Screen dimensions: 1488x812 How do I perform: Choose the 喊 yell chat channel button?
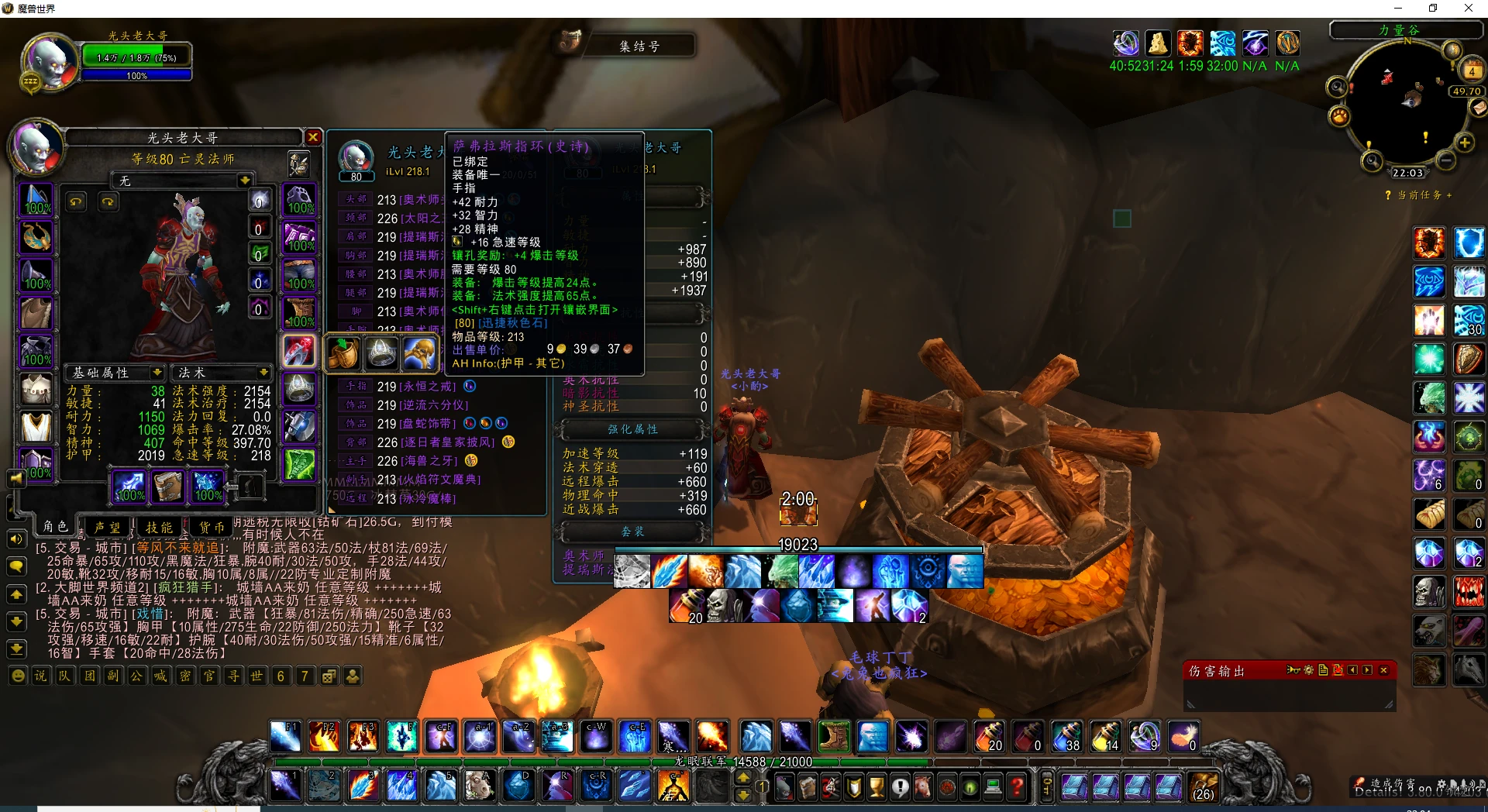(160, 676)
